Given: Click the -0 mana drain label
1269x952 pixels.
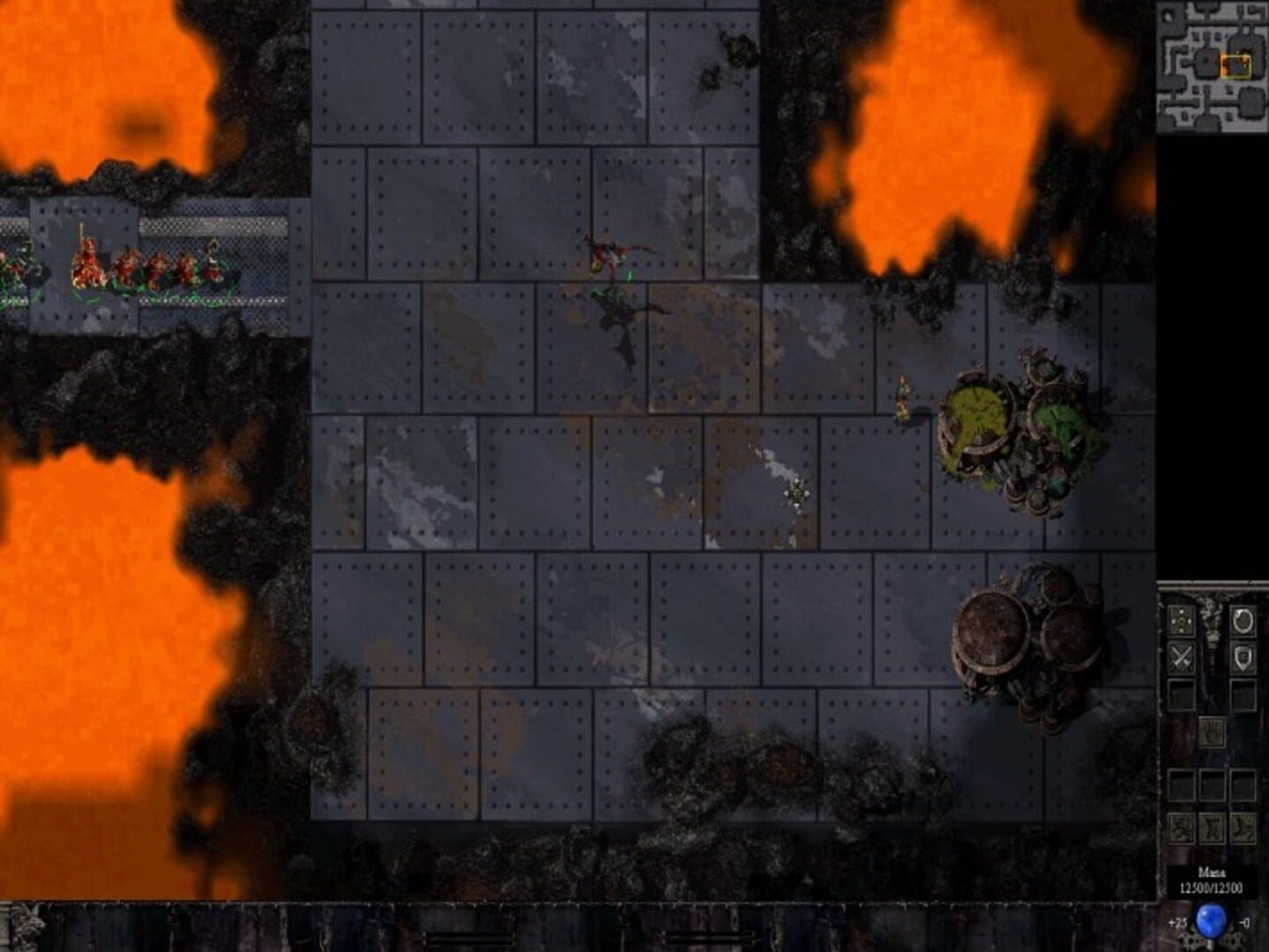Looking at the screenshot, I should click(1246, 921).
